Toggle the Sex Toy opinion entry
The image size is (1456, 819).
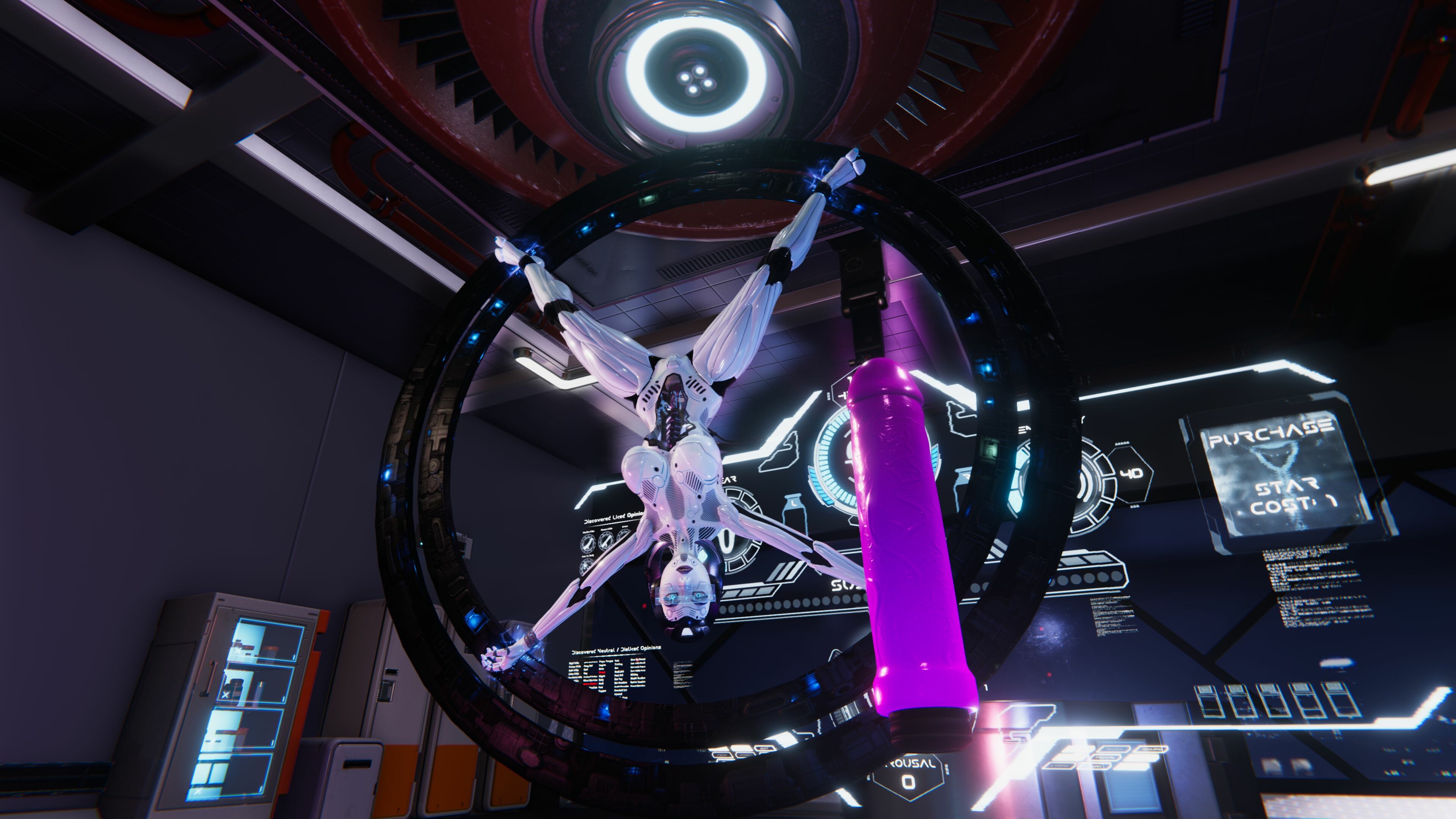(618, 680)
